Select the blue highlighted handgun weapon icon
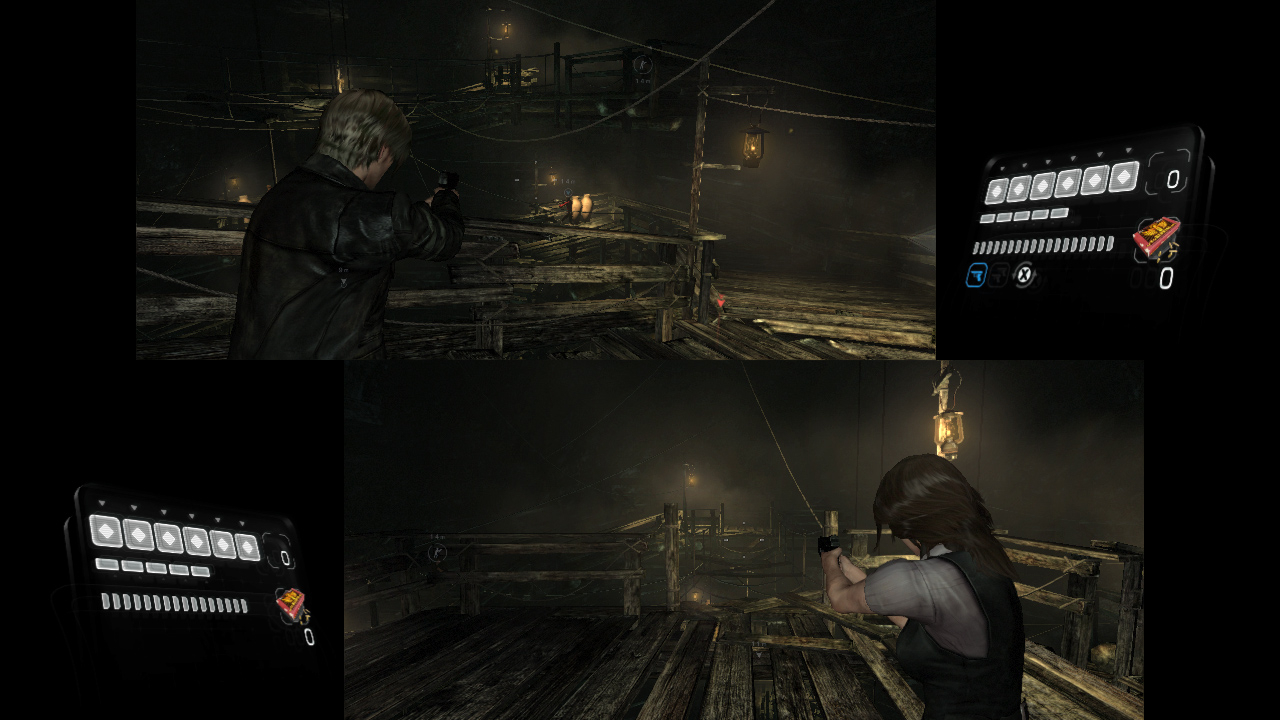The image size is (1280, 720). pos(978,276)
